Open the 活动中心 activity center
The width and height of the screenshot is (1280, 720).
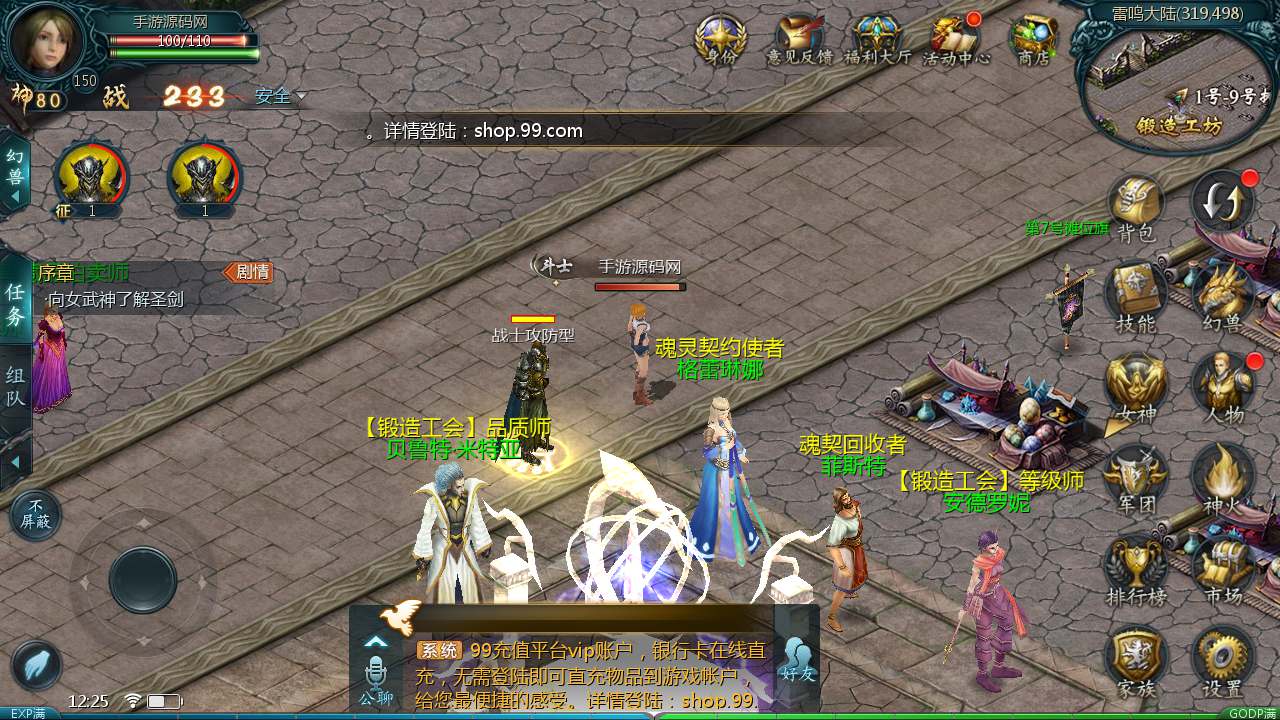pyautogui.click(x=955, y=38)
